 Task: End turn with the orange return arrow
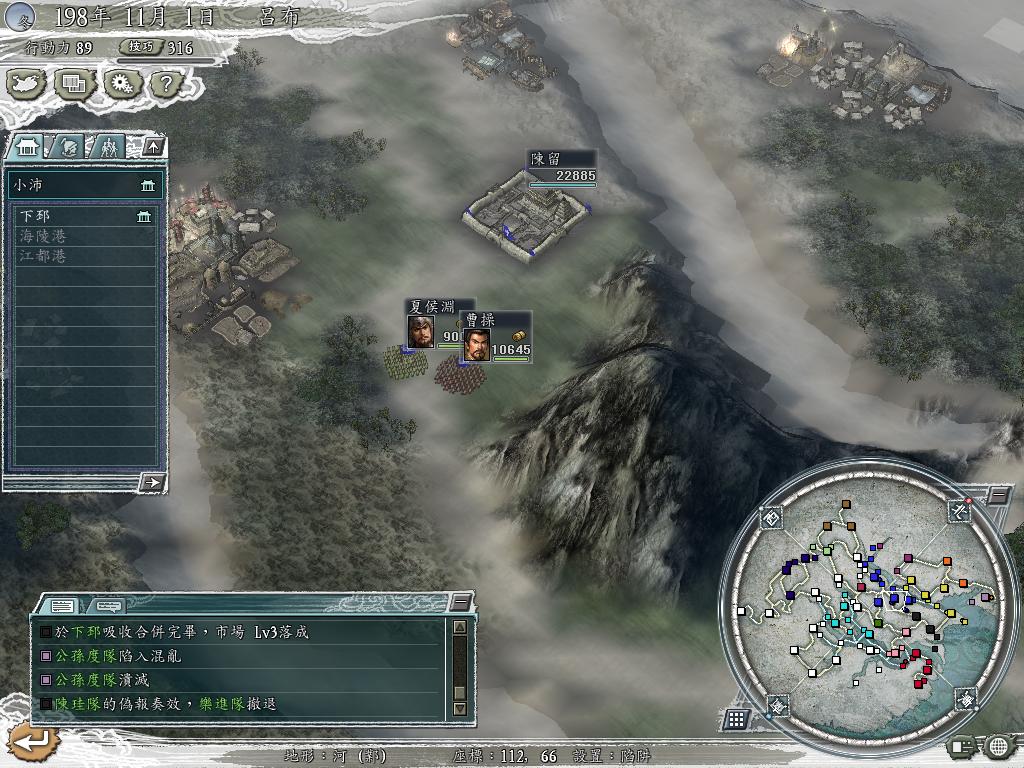(x=30, y=743)
